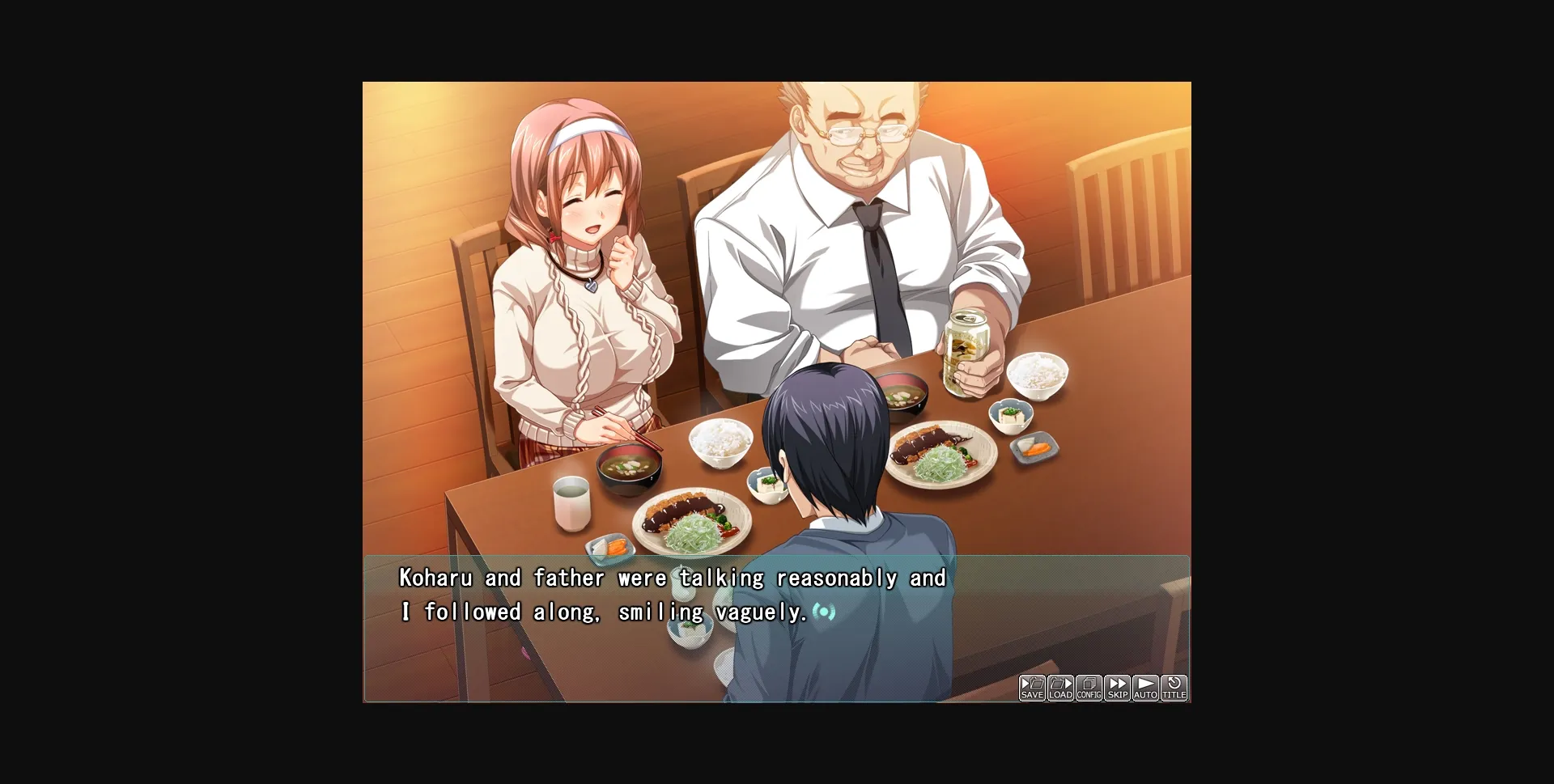This screenshot has width=1554, height=784.
Task: Activate fast-forward with the double-arrow SKIP icon
Action: [1117, 686]
